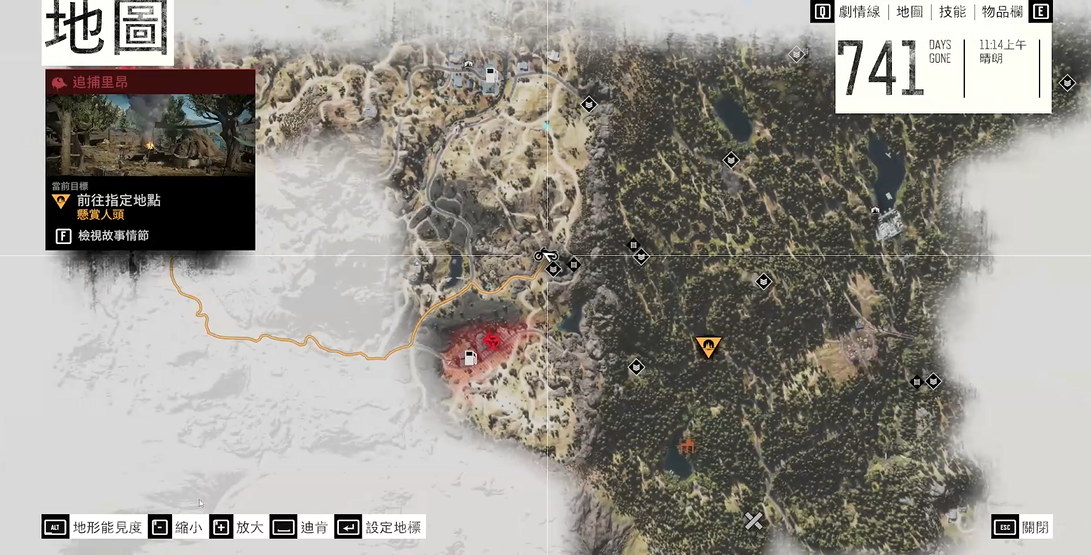This screenshot has width=1091, height=555.
Task: Select the orange watchtower marker by the pond
Action: [x=686, y=443]
